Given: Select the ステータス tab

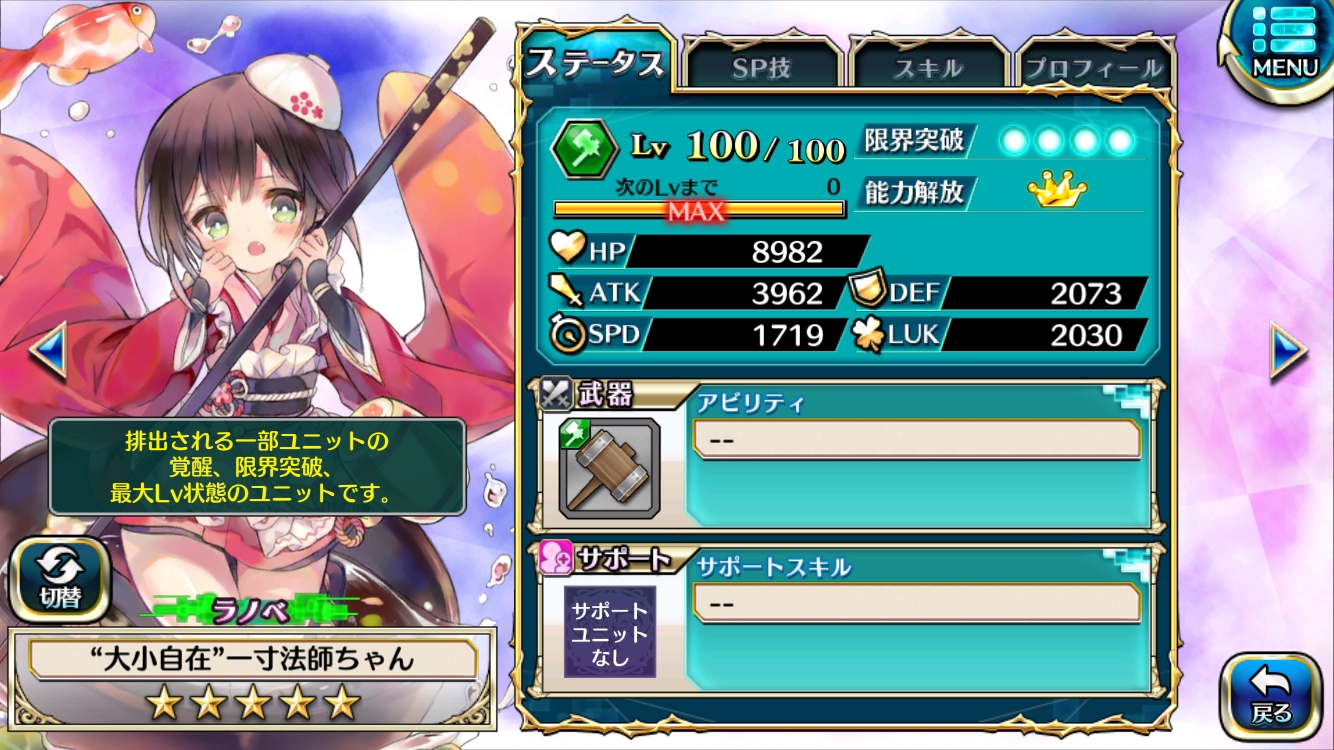Looking at the screenshot, I should tap(595, 64).
